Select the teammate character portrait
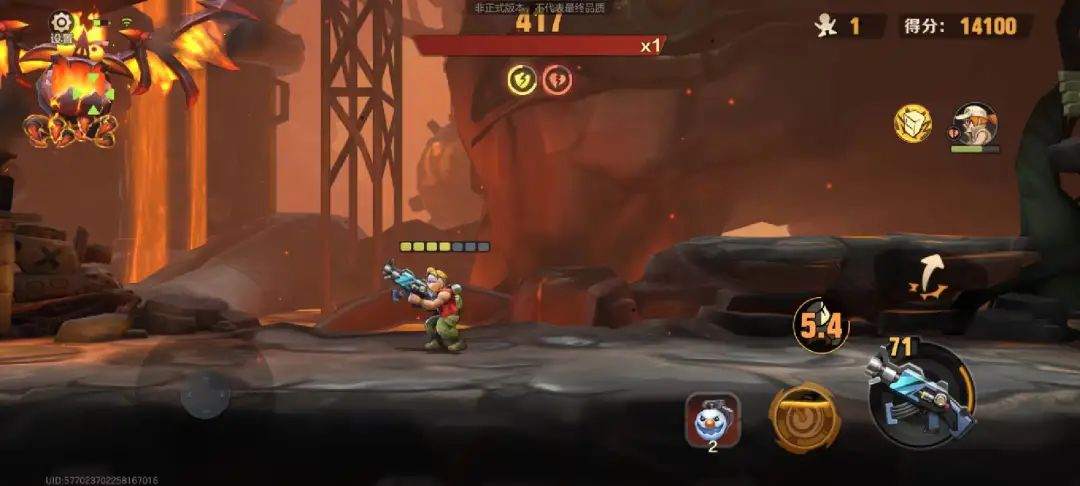The width and height of the screenshot is (1080, 486). tap(975, 125)
